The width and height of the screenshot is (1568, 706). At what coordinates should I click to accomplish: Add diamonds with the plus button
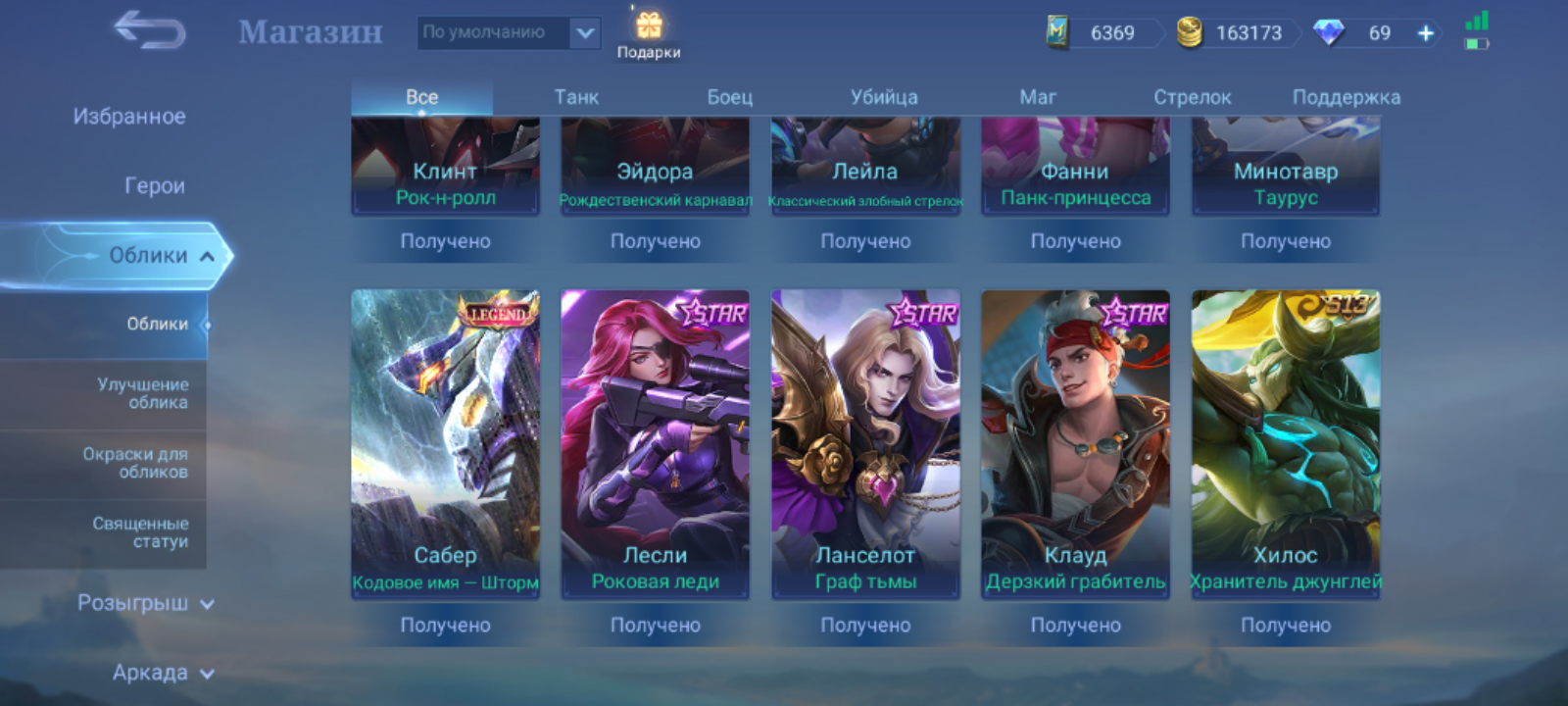click(x=1426, y=33)
